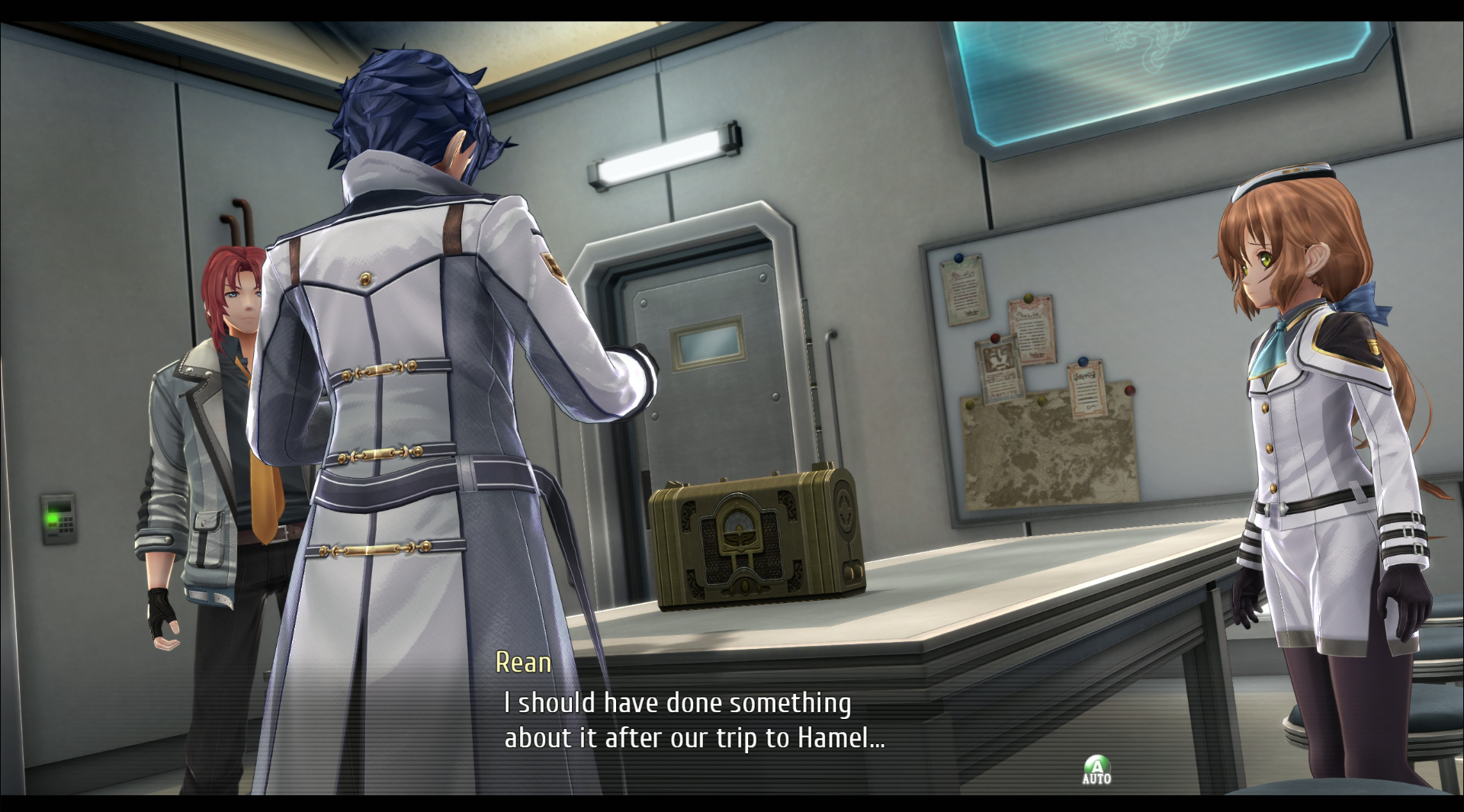Toggle the AUTO dialogue advance icon
This screenshot has width=1464, height=812.
point(1096,770)
